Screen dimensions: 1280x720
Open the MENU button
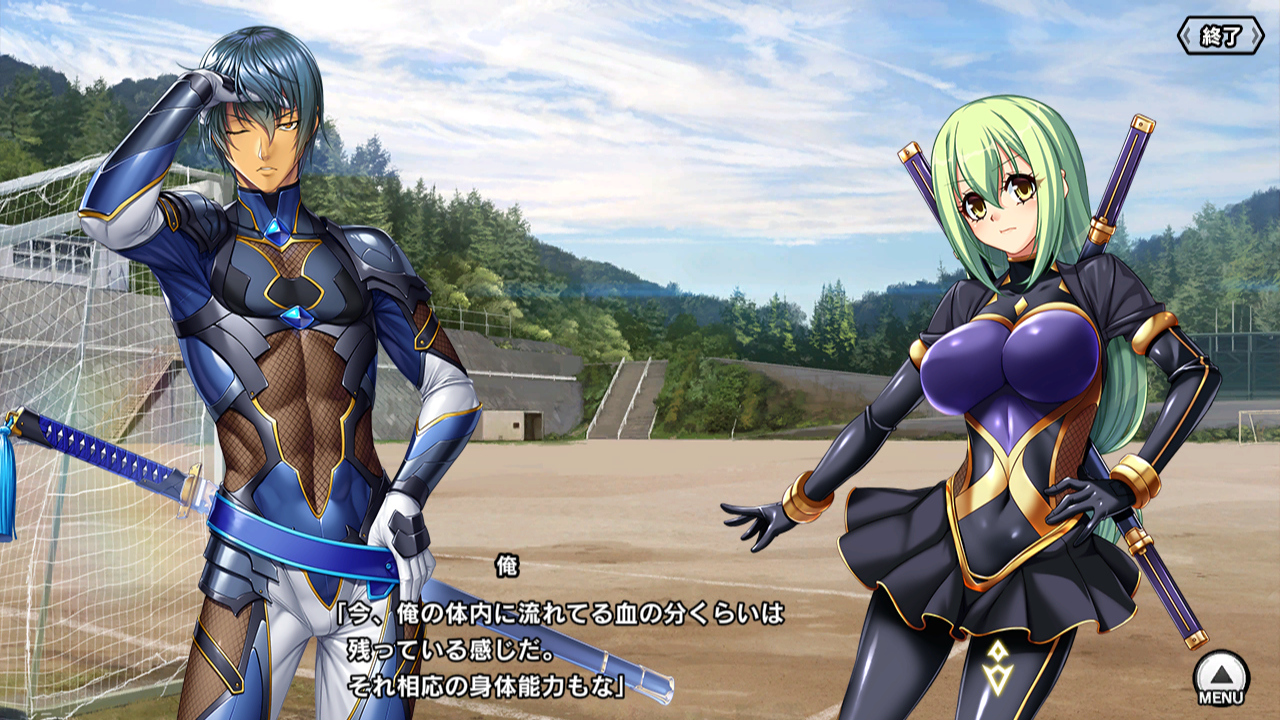click(1221, 678)
